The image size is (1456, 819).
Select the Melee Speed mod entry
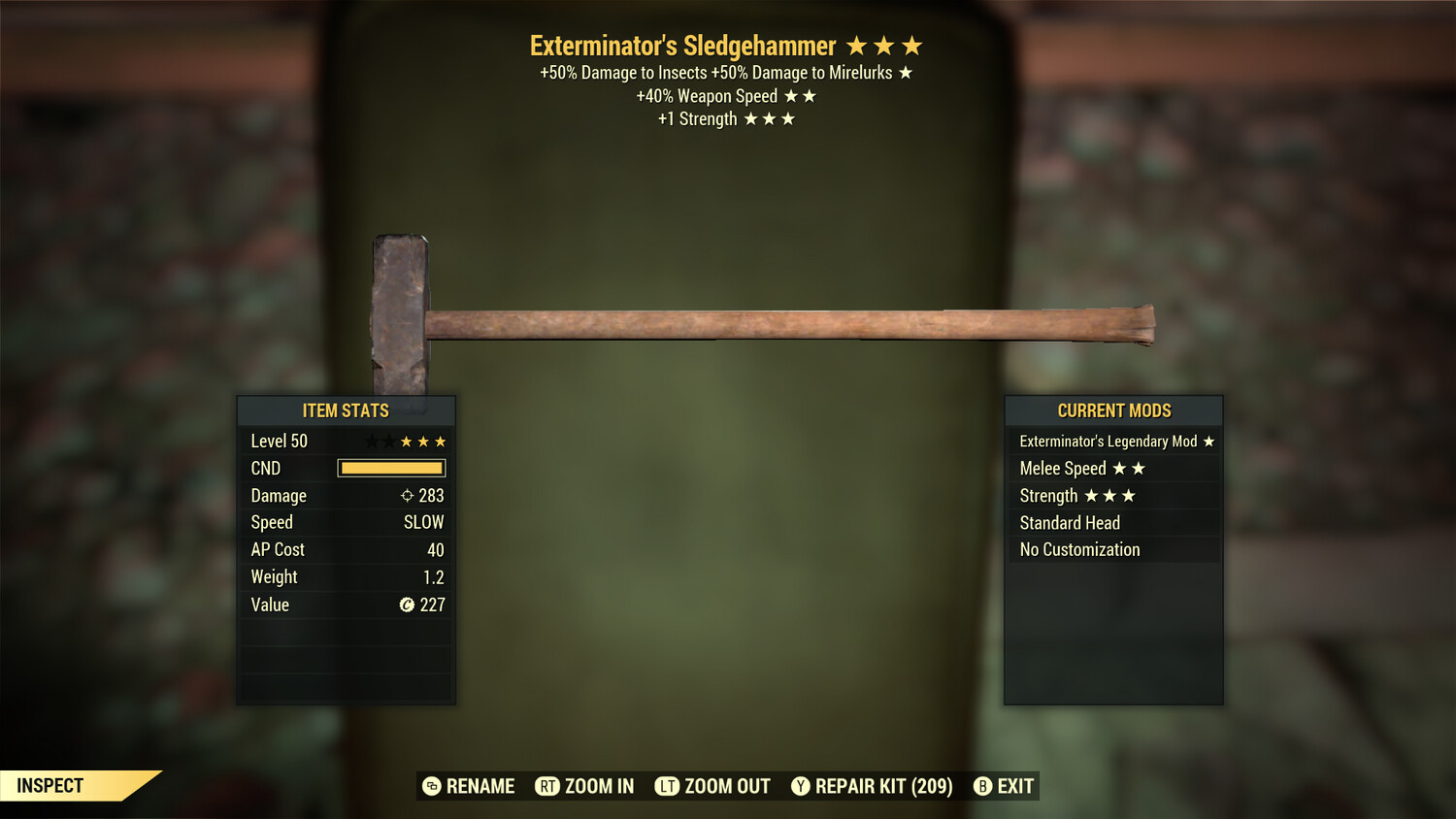point(1113,469)
